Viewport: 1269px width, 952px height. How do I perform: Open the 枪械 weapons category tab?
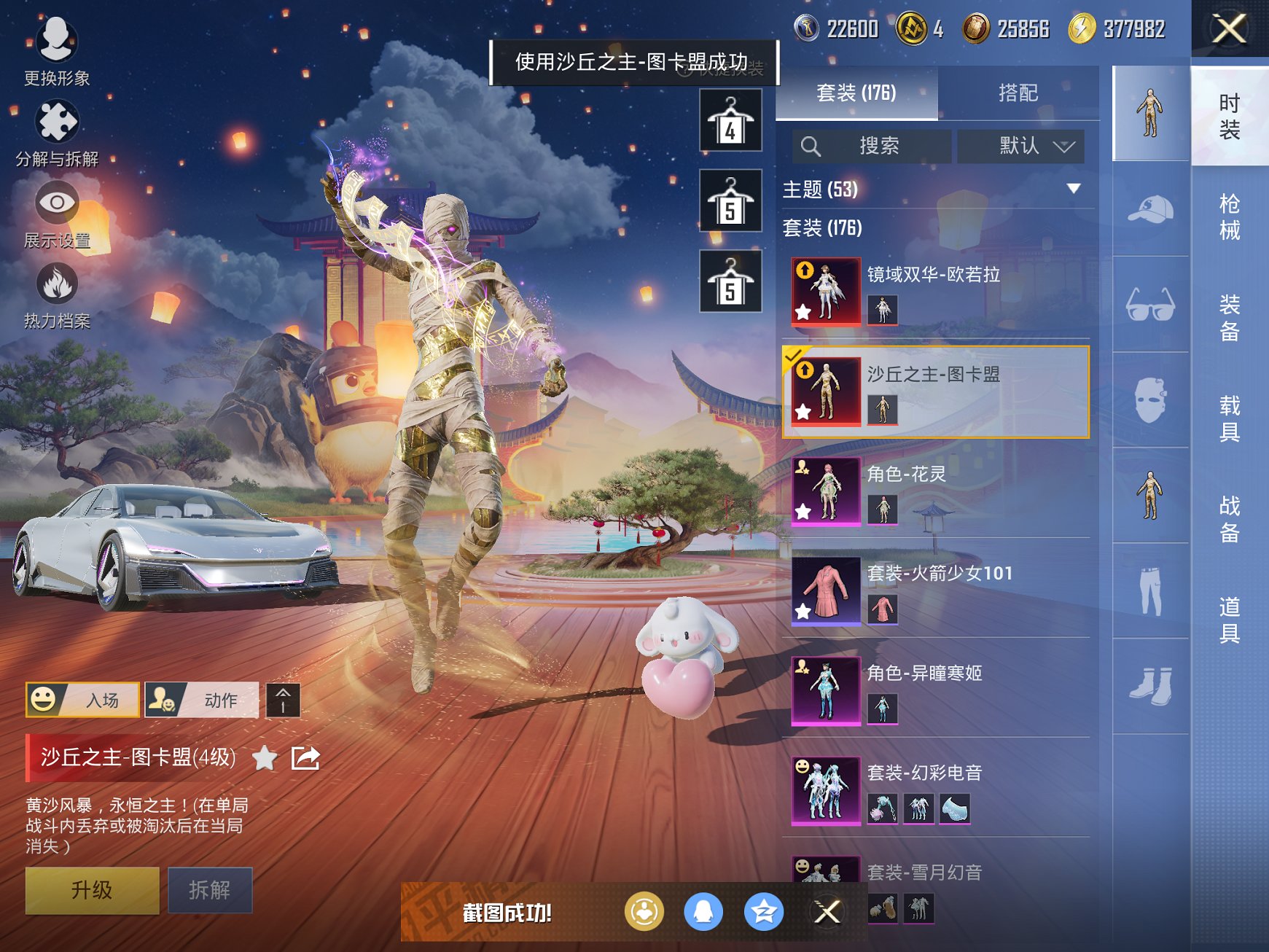[1230, 215]
